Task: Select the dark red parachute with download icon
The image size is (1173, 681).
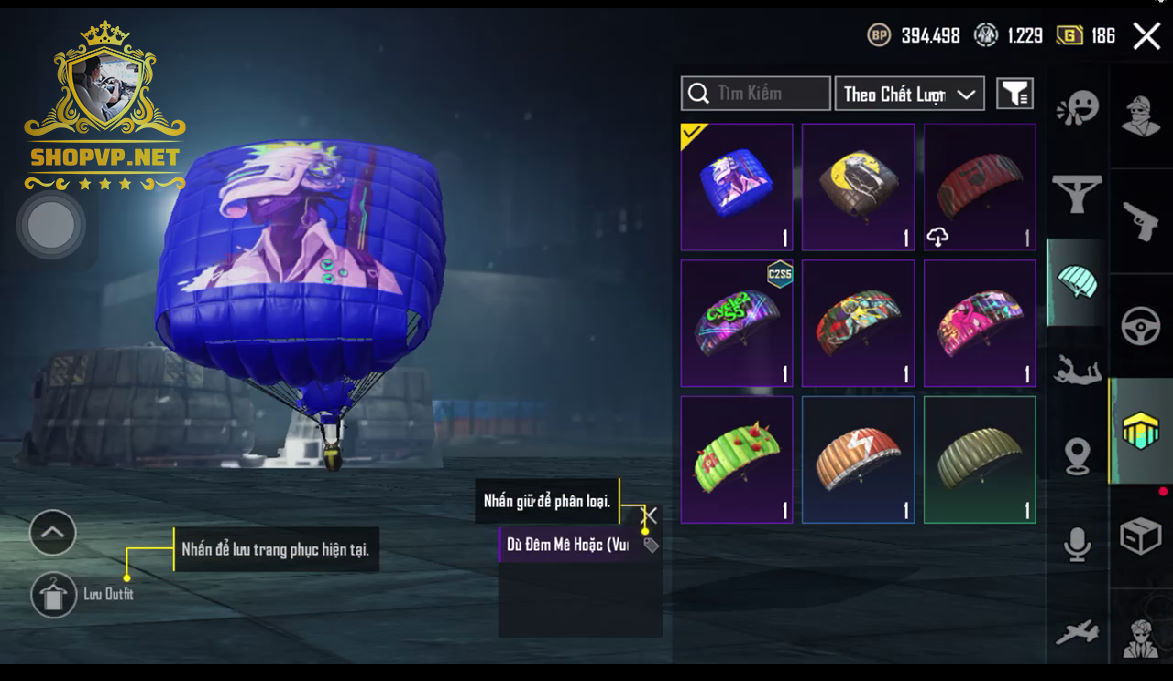Action: pos(980,187)
